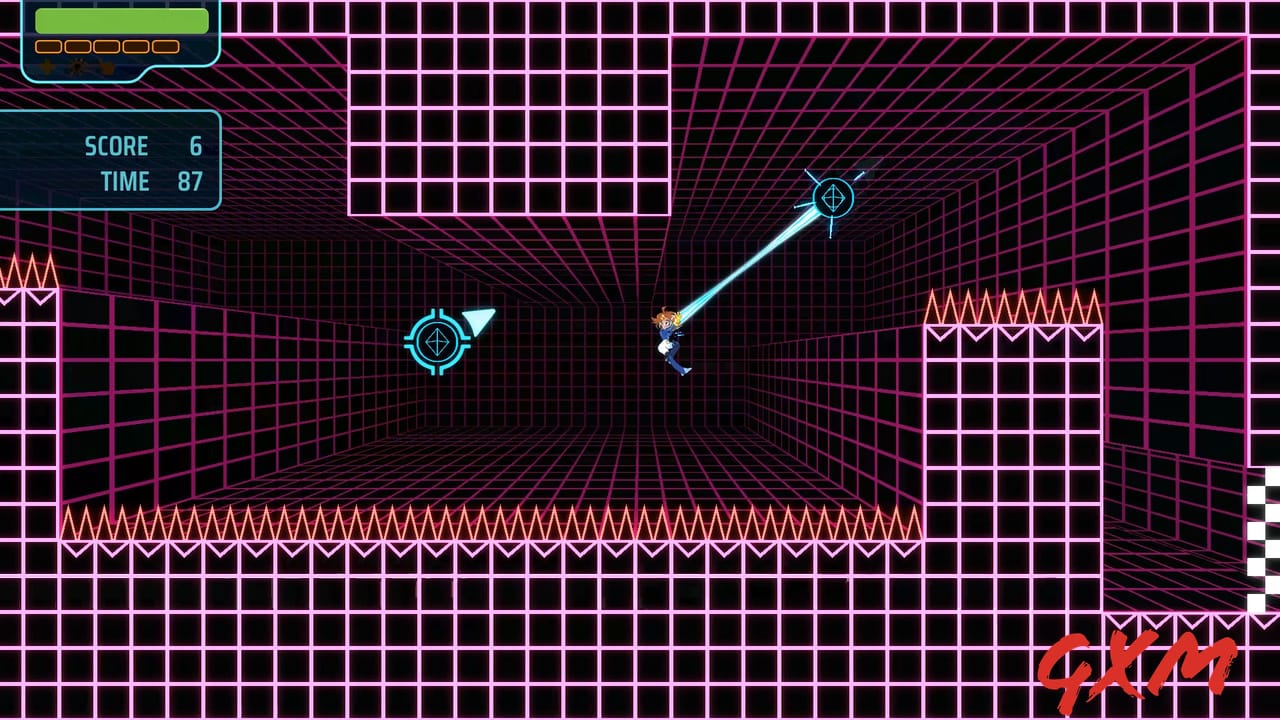Viewport: 1280px width, 720px height.
Task: Click the last orange ammo slot
Action: [x=165, y=46]
